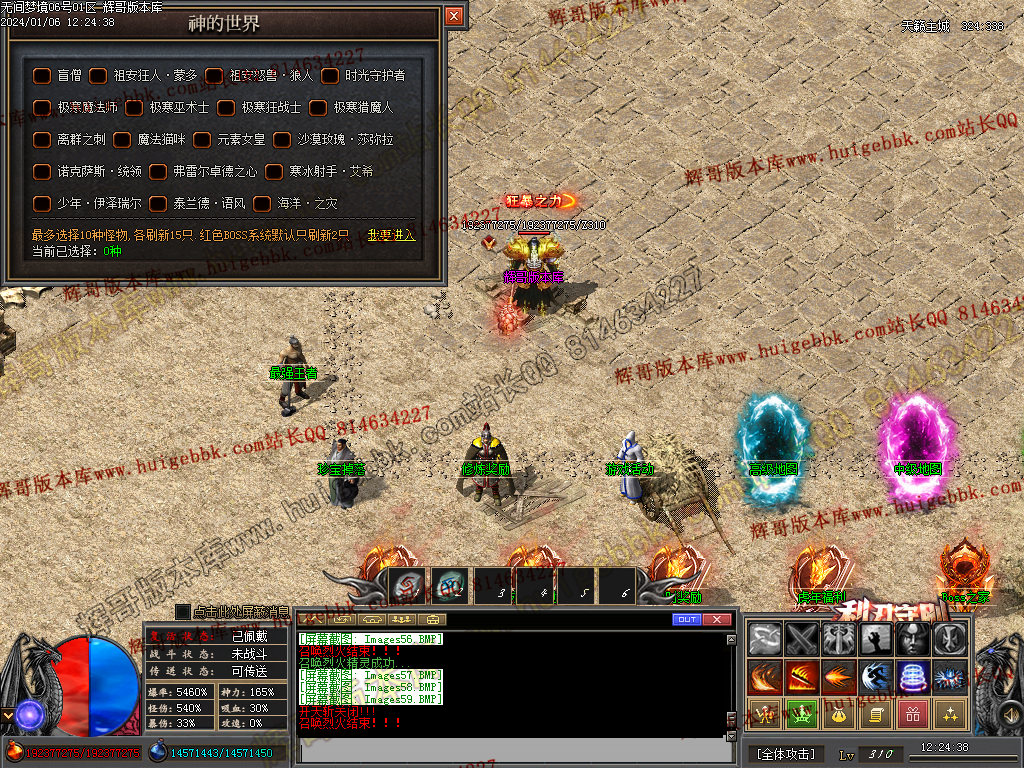The image size is (1024, 768).
Task: Choose the 海洋·之灾 checkbox
Action: pyautogui.click(x=262, y=204)
